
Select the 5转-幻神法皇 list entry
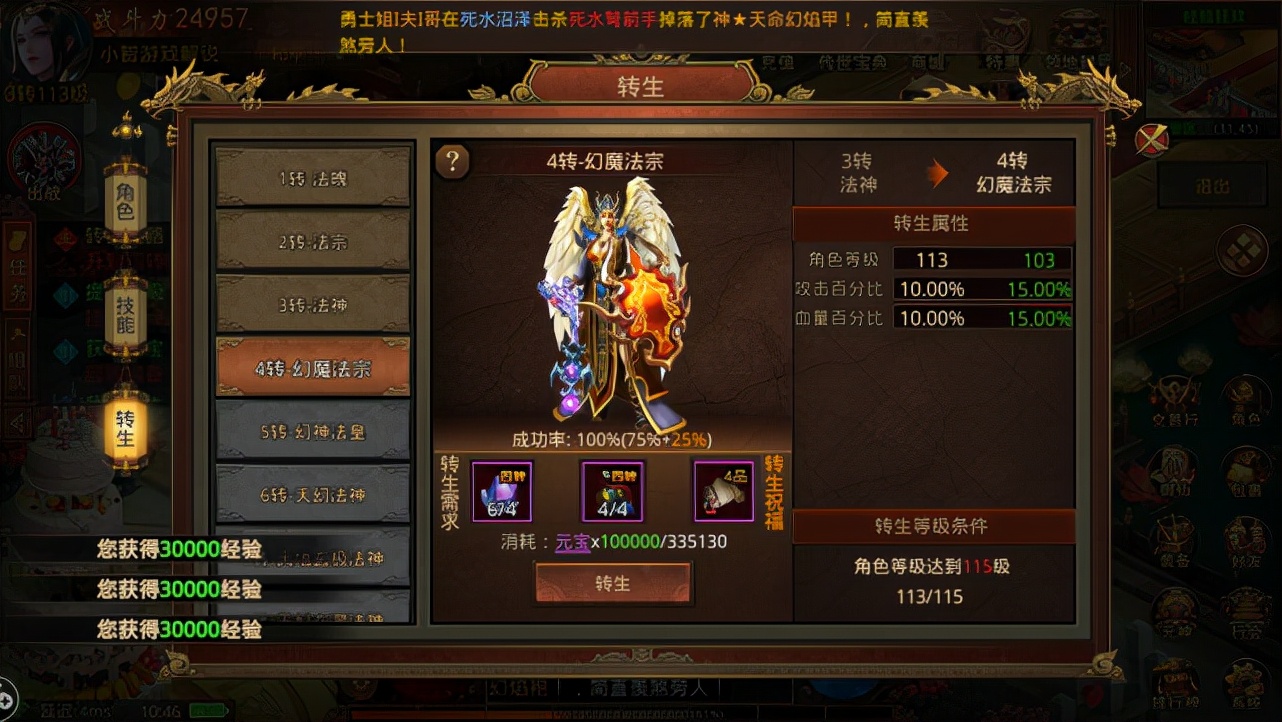point(312,430)
